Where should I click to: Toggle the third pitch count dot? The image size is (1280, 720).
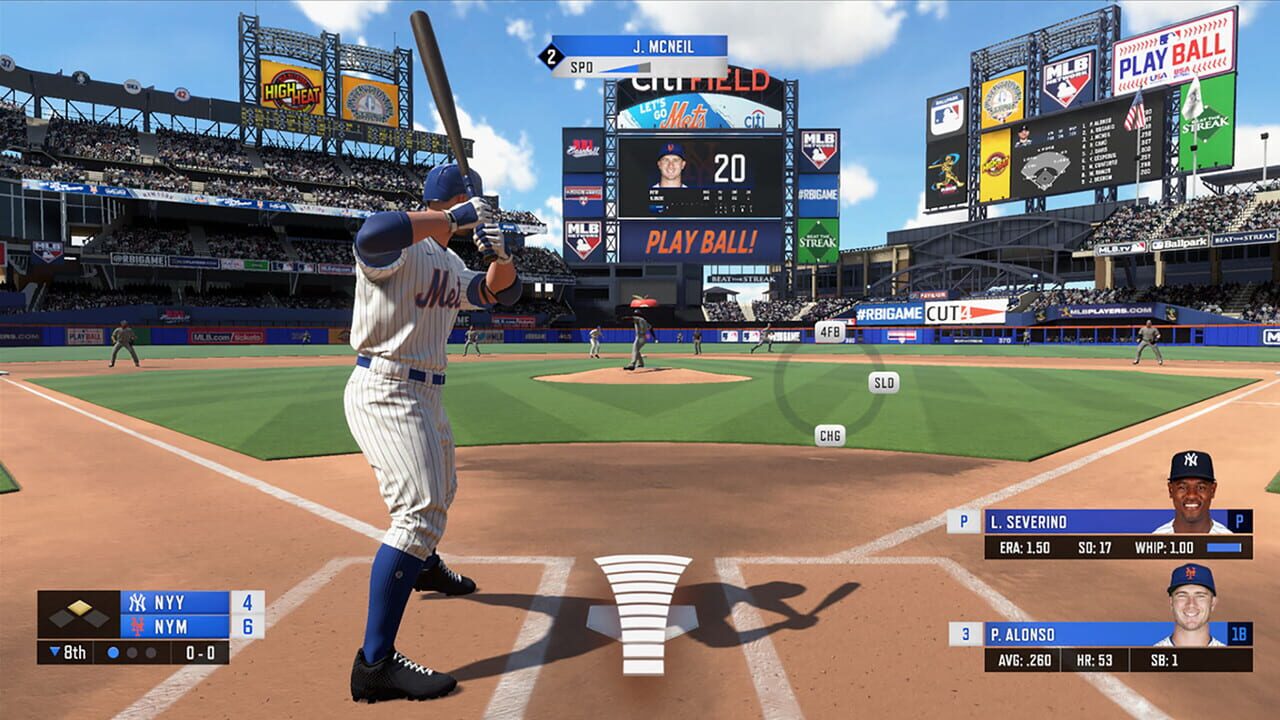click(150, 652)
